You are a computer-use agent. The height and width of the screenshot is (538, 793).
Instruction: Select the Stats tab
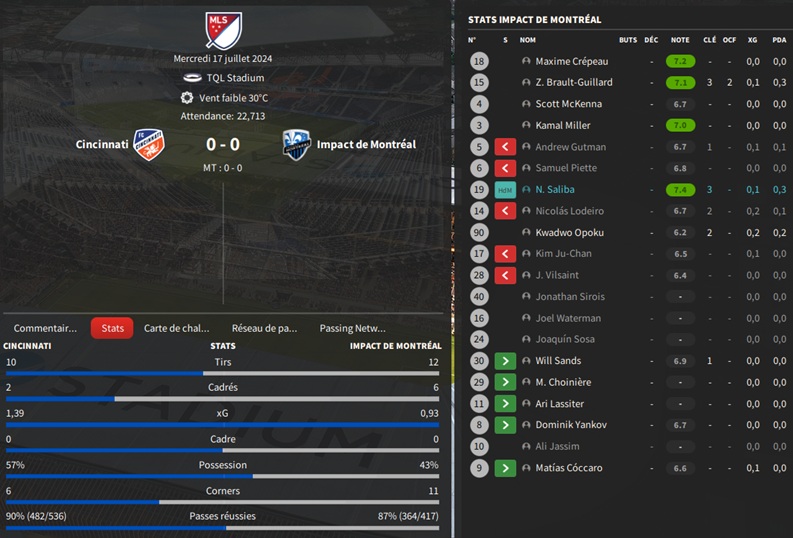[x=112, y=328]
